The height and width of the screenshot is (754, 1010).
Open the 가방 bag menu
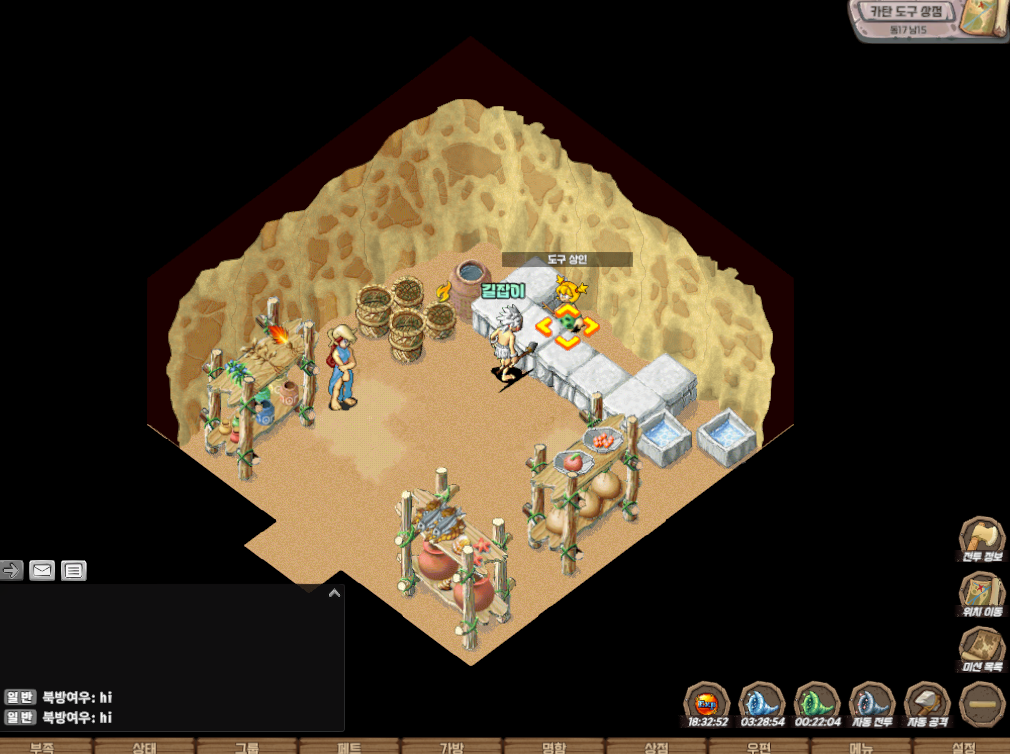452,747
